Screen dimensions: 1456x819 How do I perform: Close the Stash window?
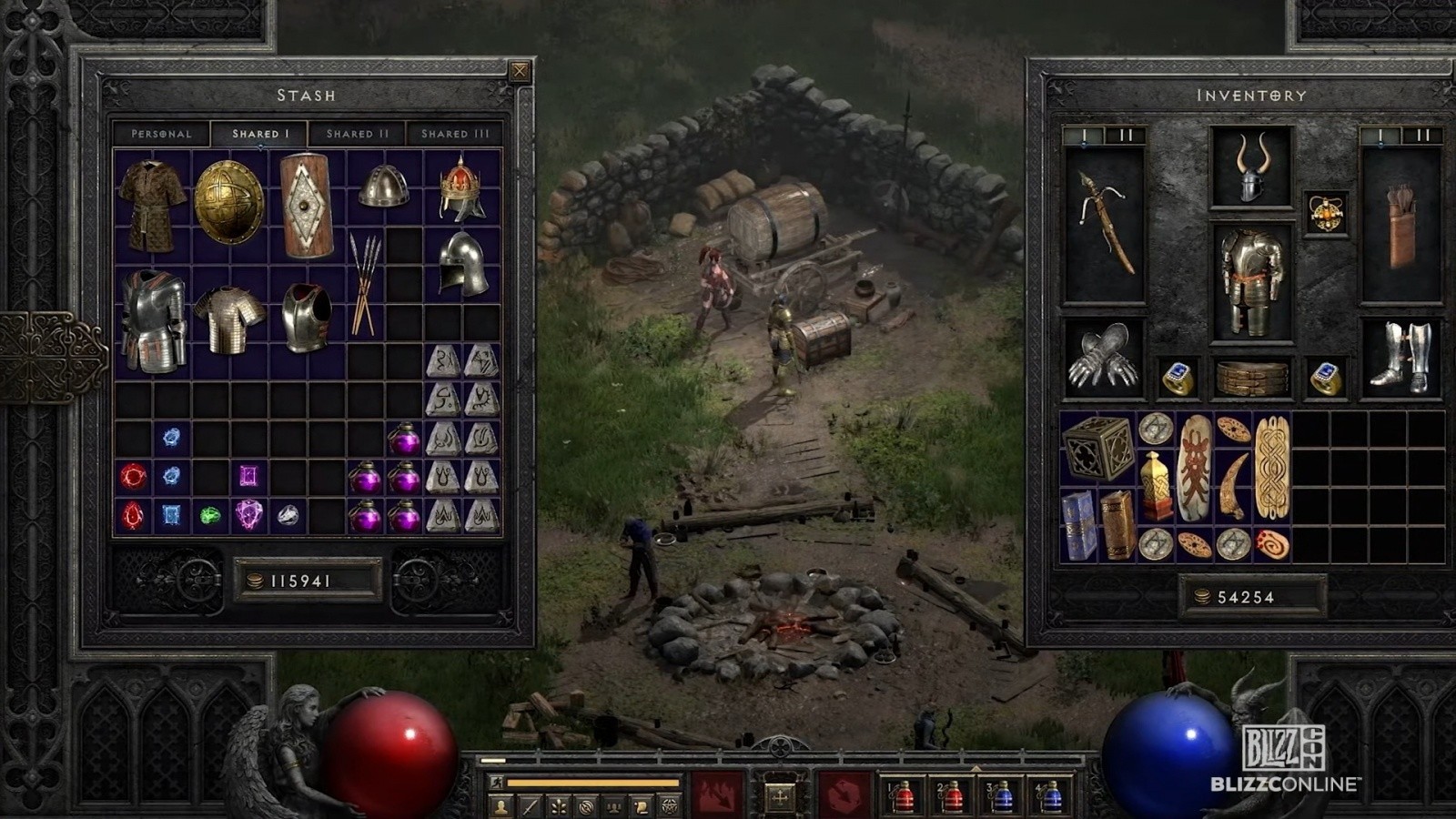[x=520, y=71]
